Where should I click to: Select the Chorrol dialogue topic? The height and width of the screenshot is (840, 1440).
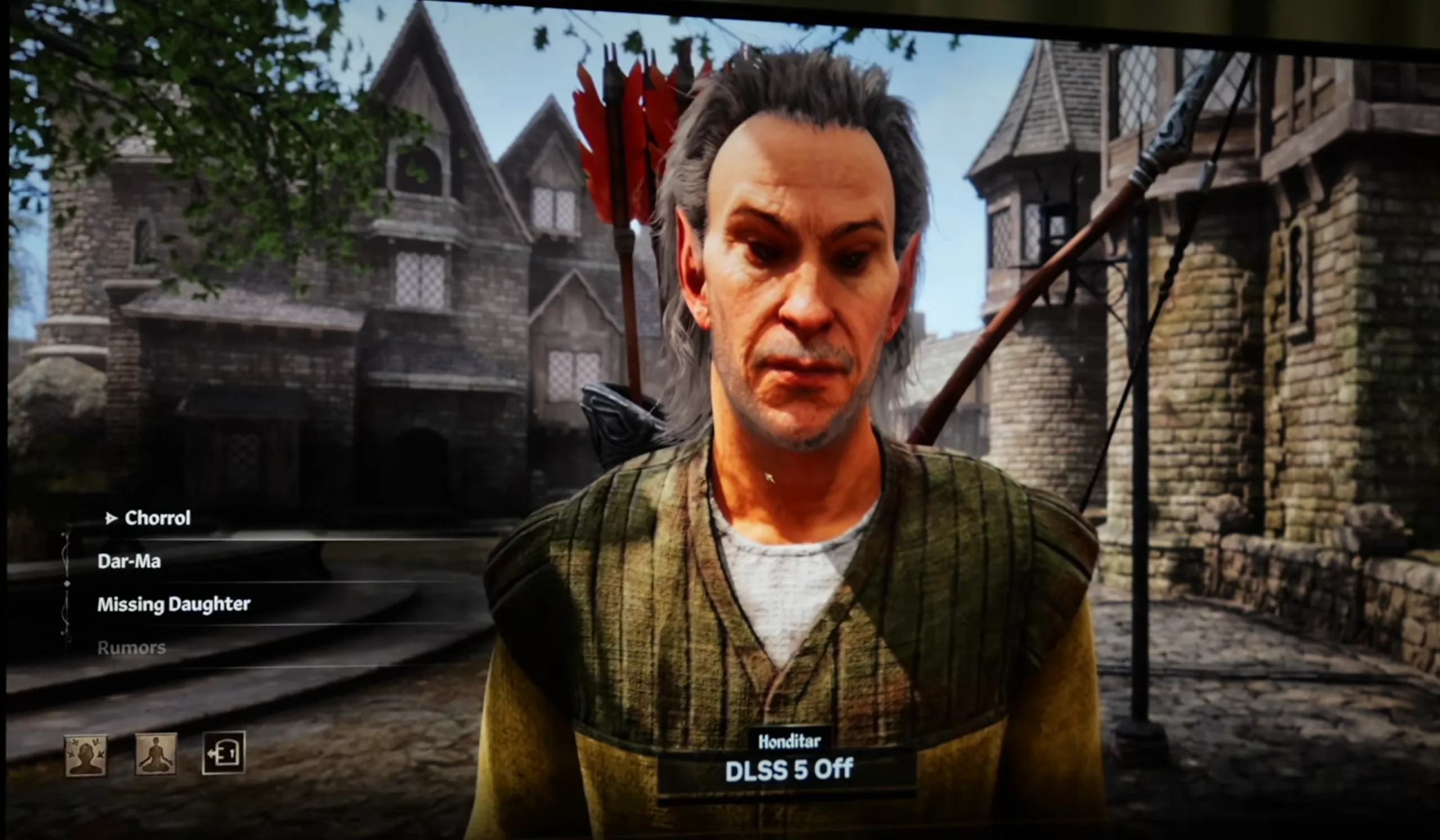pyautogui.click(x=157, y=518)
